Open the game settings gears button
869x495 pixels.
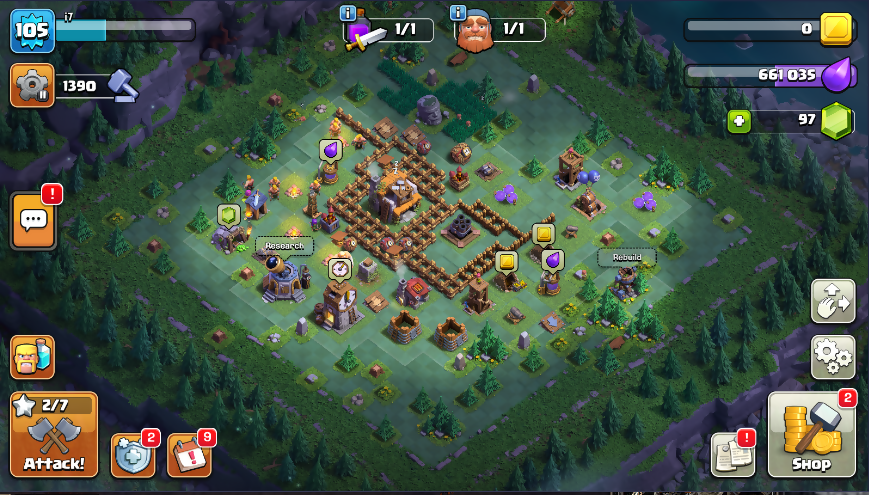[832, 356]
